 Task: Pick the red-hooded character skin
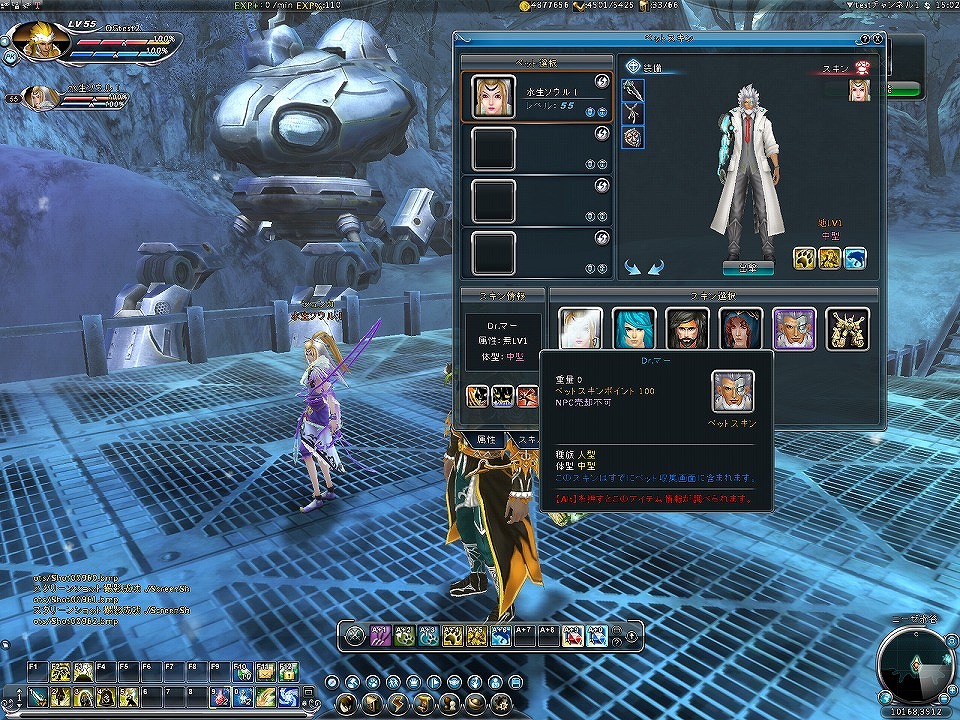tap(741, 328)
